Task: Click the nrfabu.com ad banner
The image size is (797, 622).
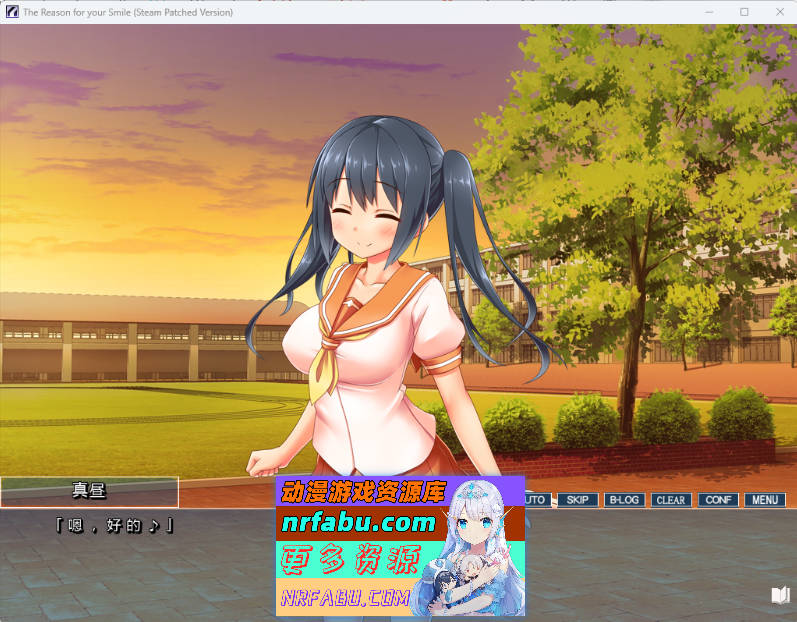Action: (399, 545)
